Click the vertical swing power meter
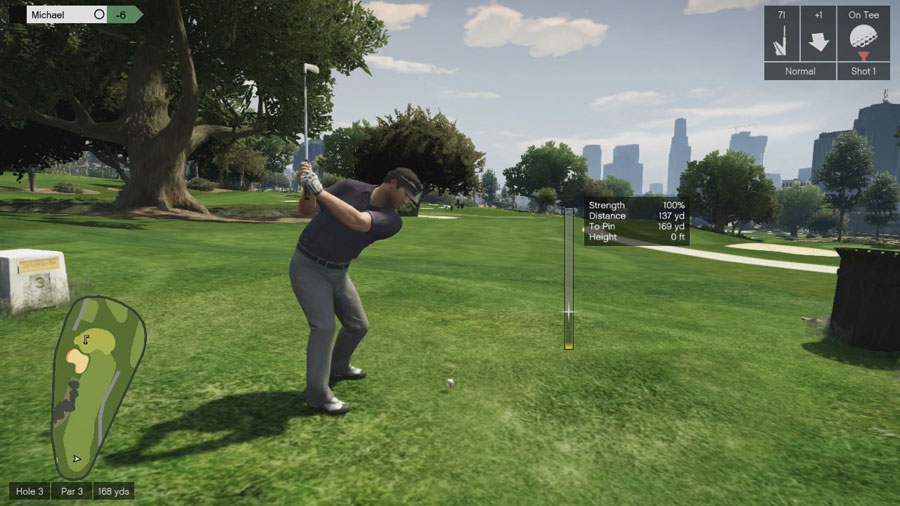900x506 pixels. pyautogui.click(x=569, y=278)
